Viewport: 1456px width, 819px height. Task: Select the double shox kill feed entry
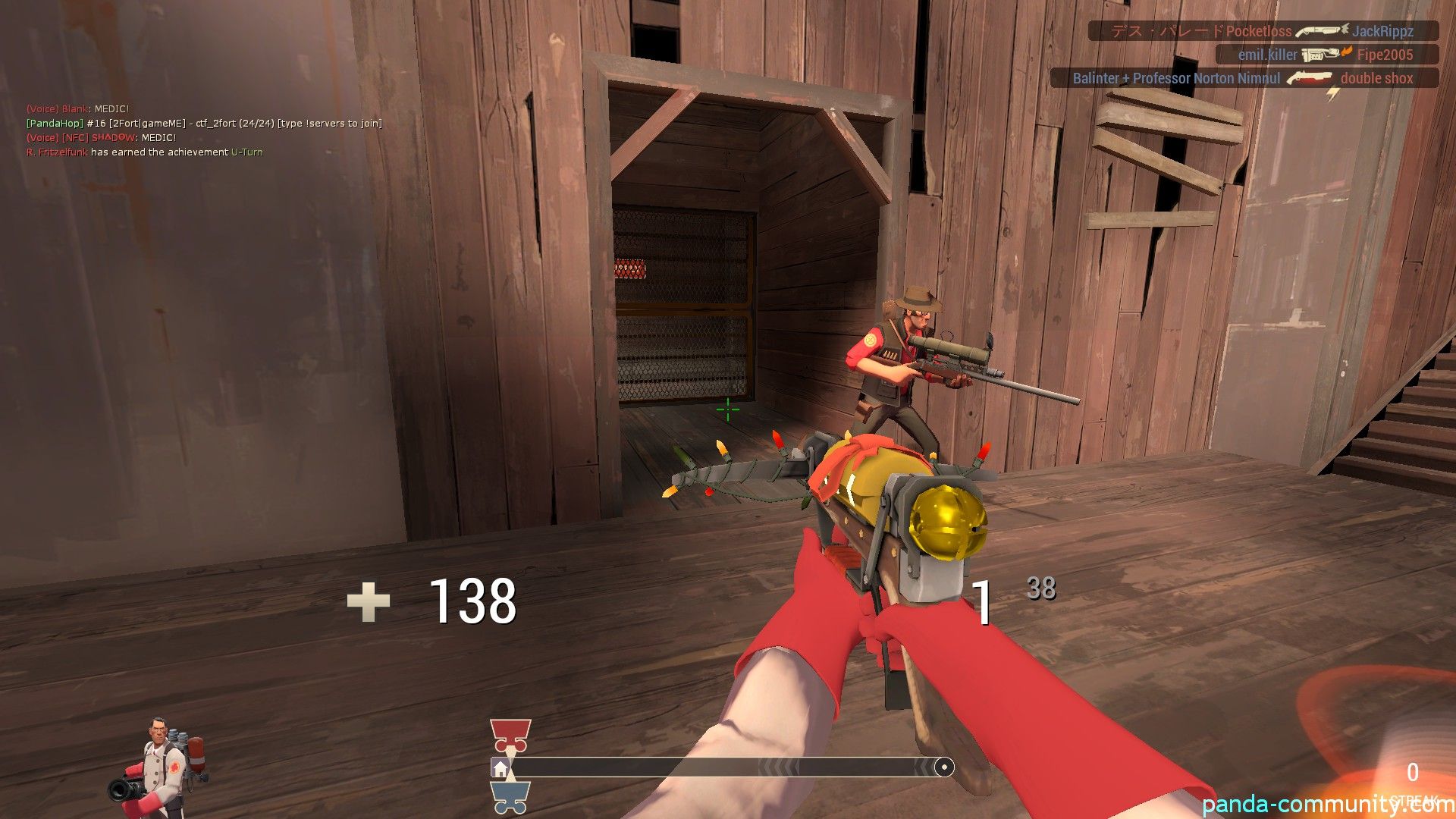[1244, 78]
